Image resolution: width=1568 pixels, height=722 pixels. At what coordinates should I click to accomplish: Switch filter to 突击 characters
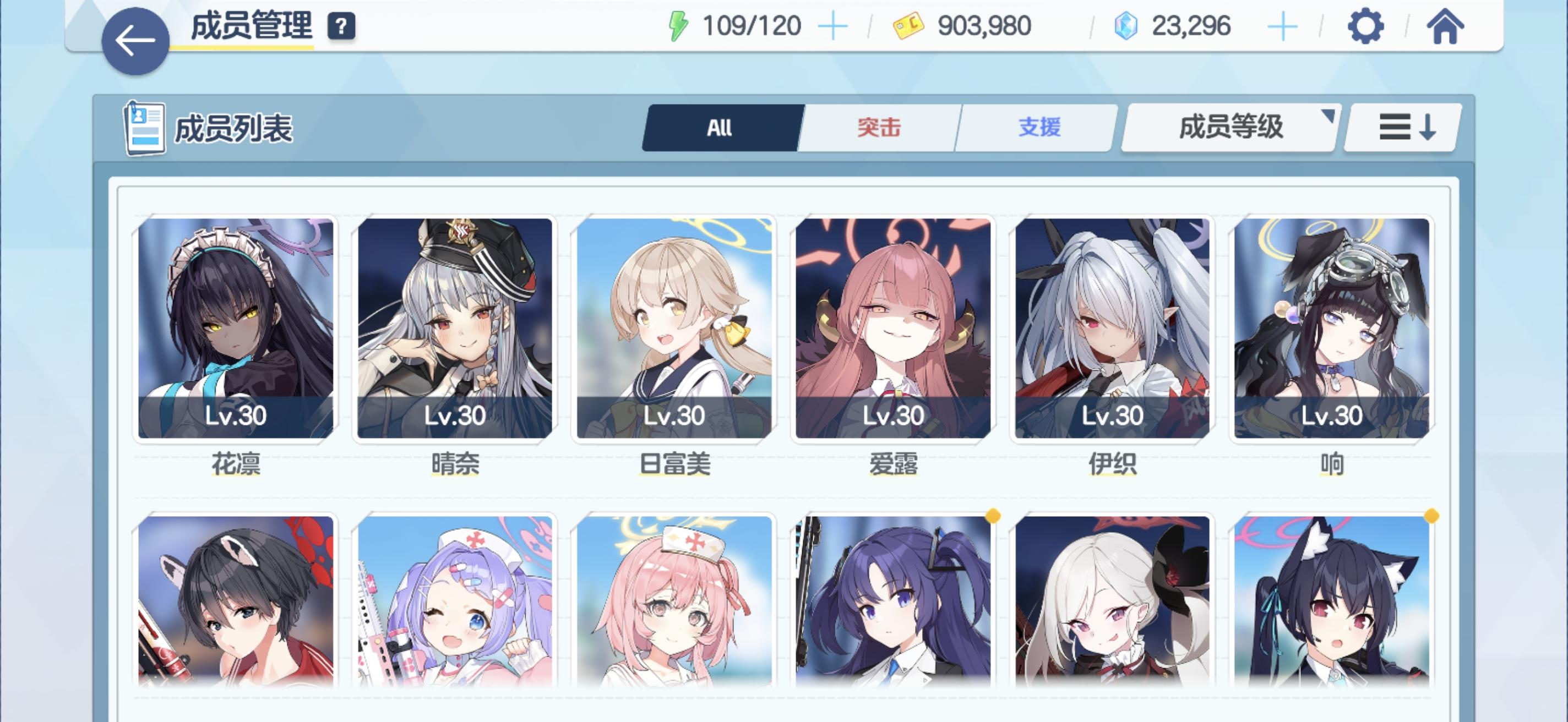click(878, 128)
